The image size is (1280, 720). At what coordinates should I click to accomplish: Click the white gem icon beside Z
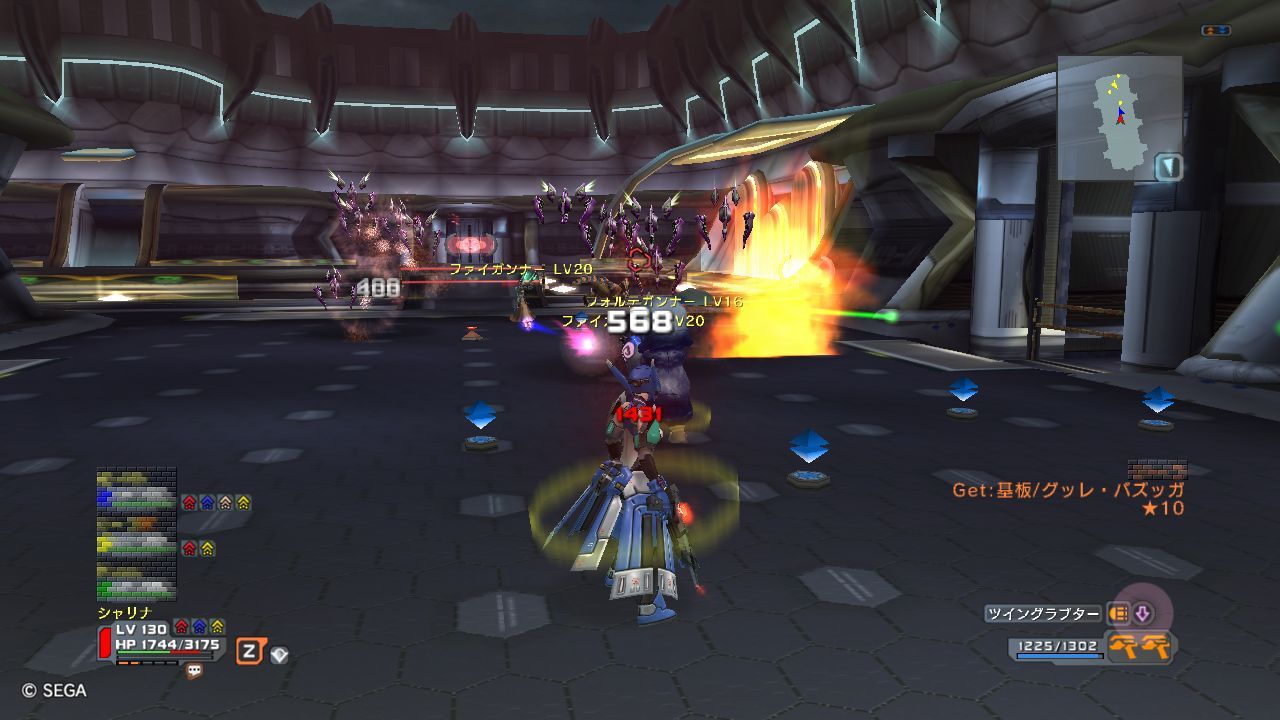pyautogui.click(x=279, y=655)
